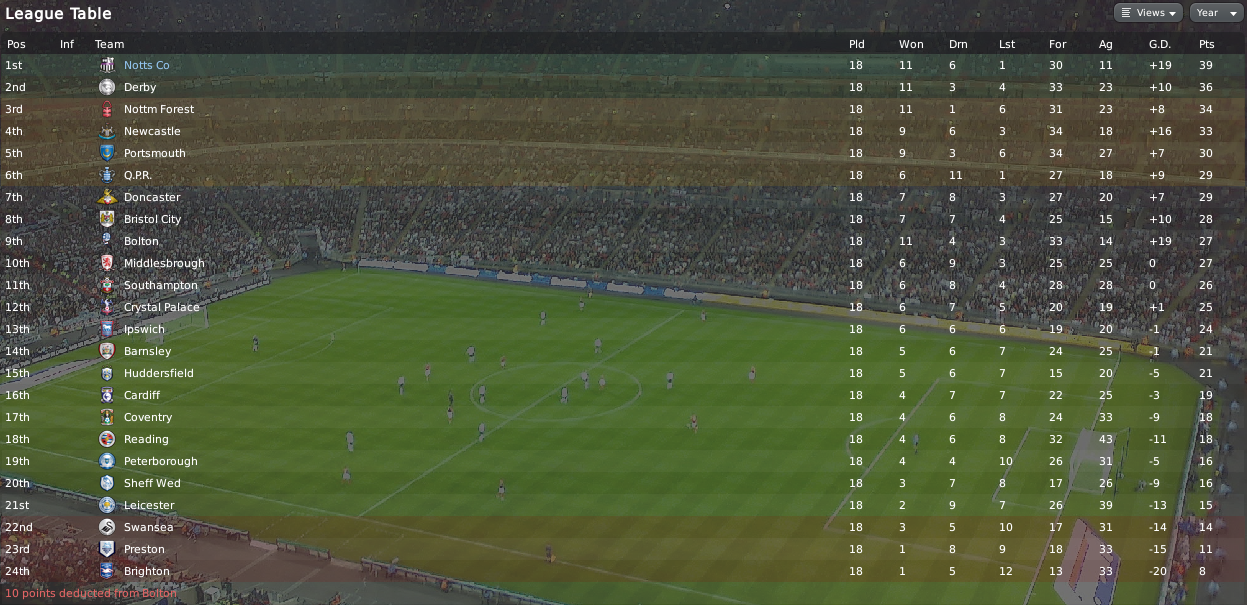The image size is (1247, 605).
Task: Open Southampton's team row
Action: pyautogui.click(x=160, y=285)
